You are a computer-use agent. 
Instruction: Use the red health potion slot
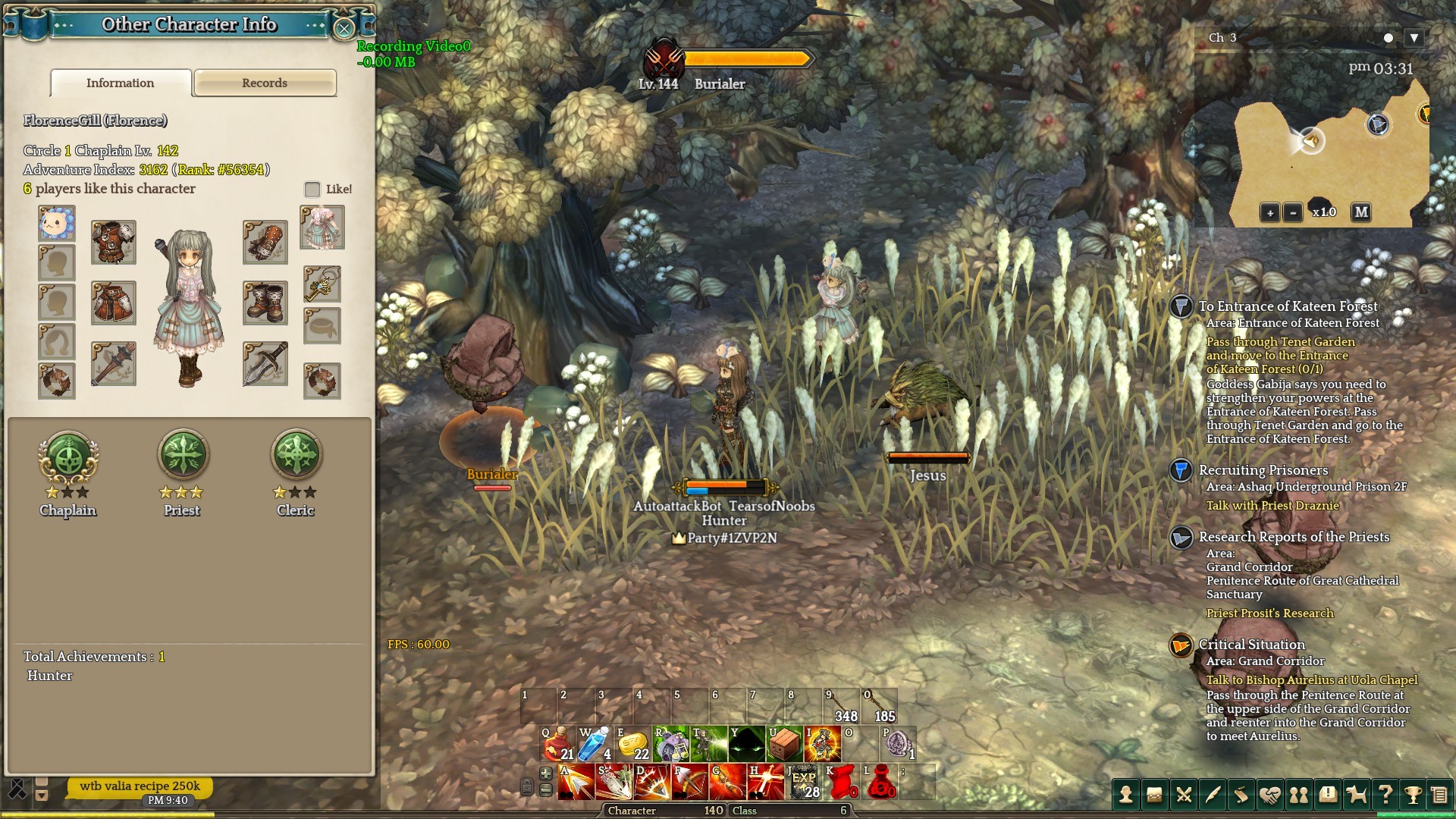pos(557,744)
